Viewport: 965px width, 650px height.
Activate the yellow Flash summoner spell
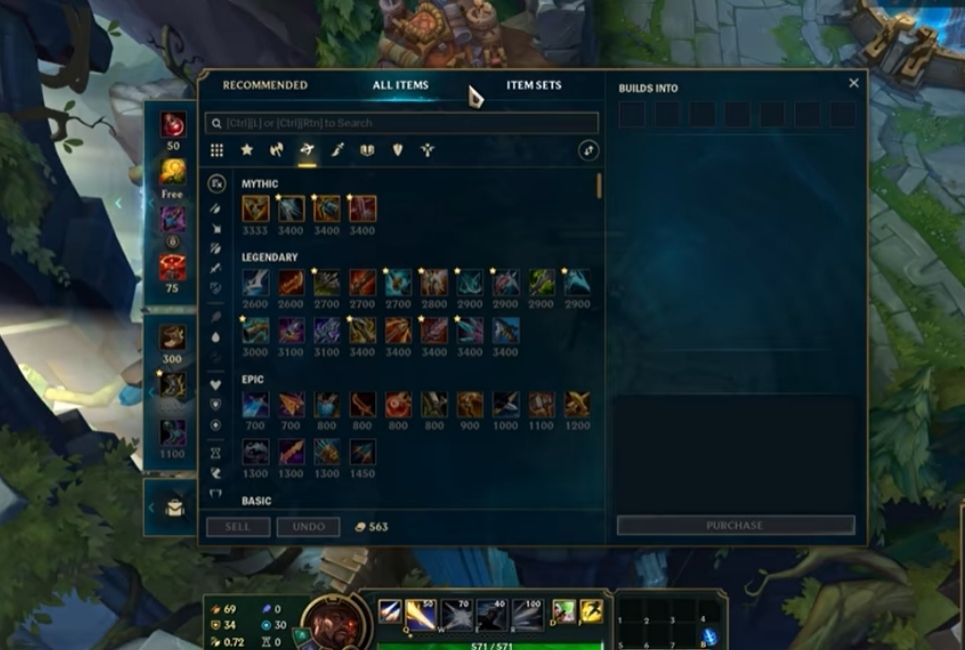592,610
